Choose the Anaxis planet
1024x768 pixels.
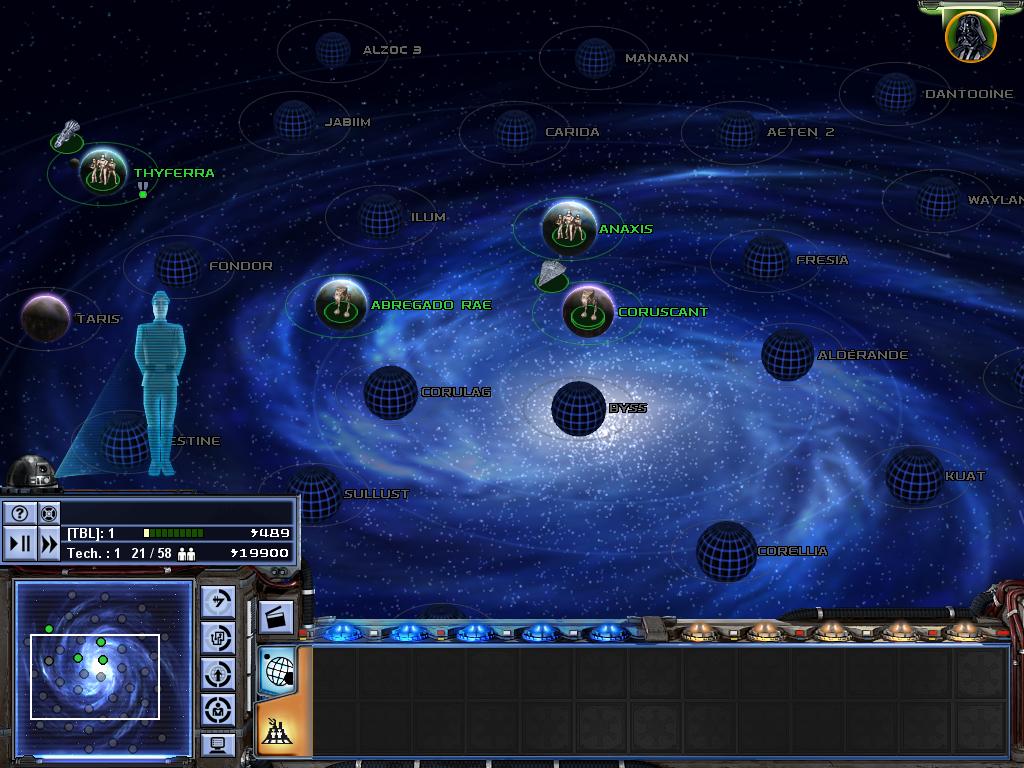[x=568, y=227]
